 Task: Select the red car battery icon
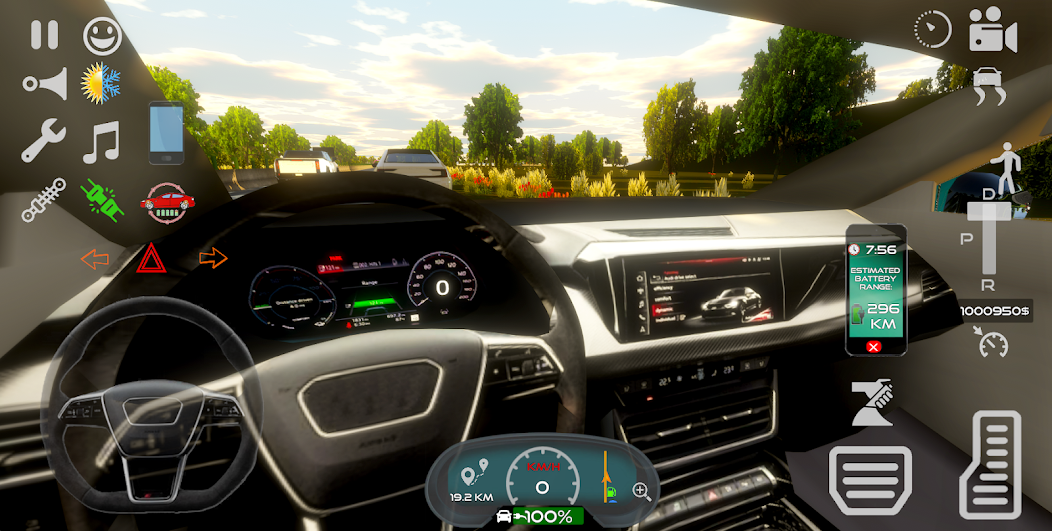click(167, 201)
